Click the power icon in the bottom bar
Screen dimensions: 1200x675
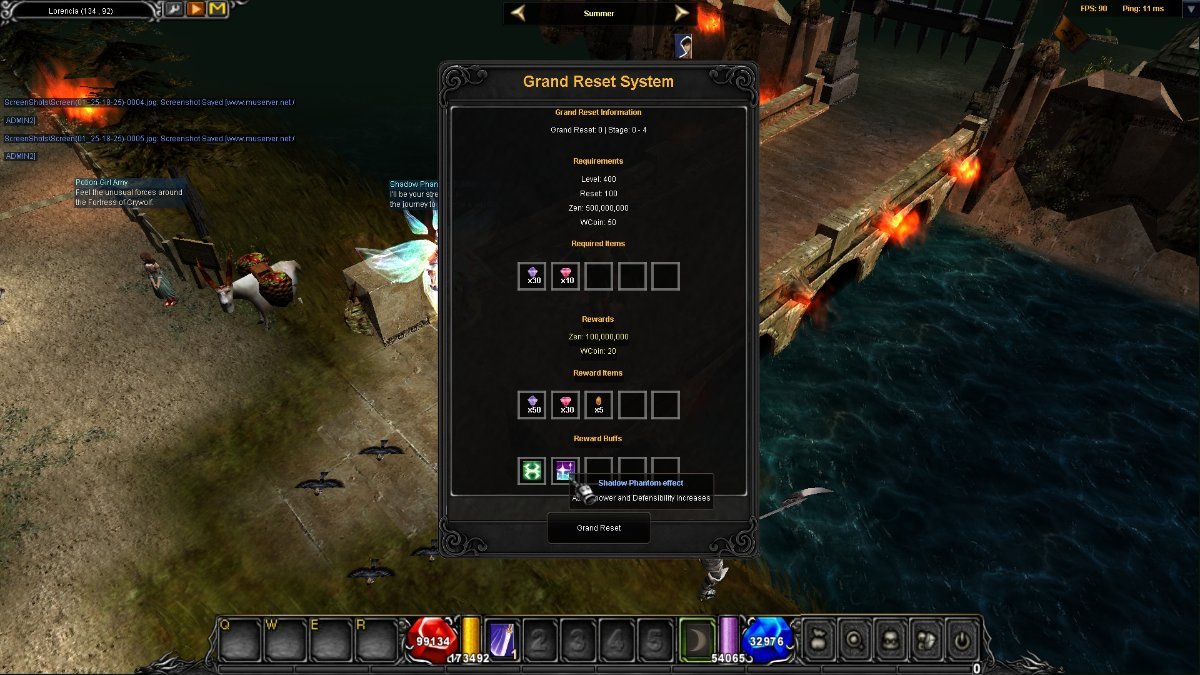coord(961,639)
